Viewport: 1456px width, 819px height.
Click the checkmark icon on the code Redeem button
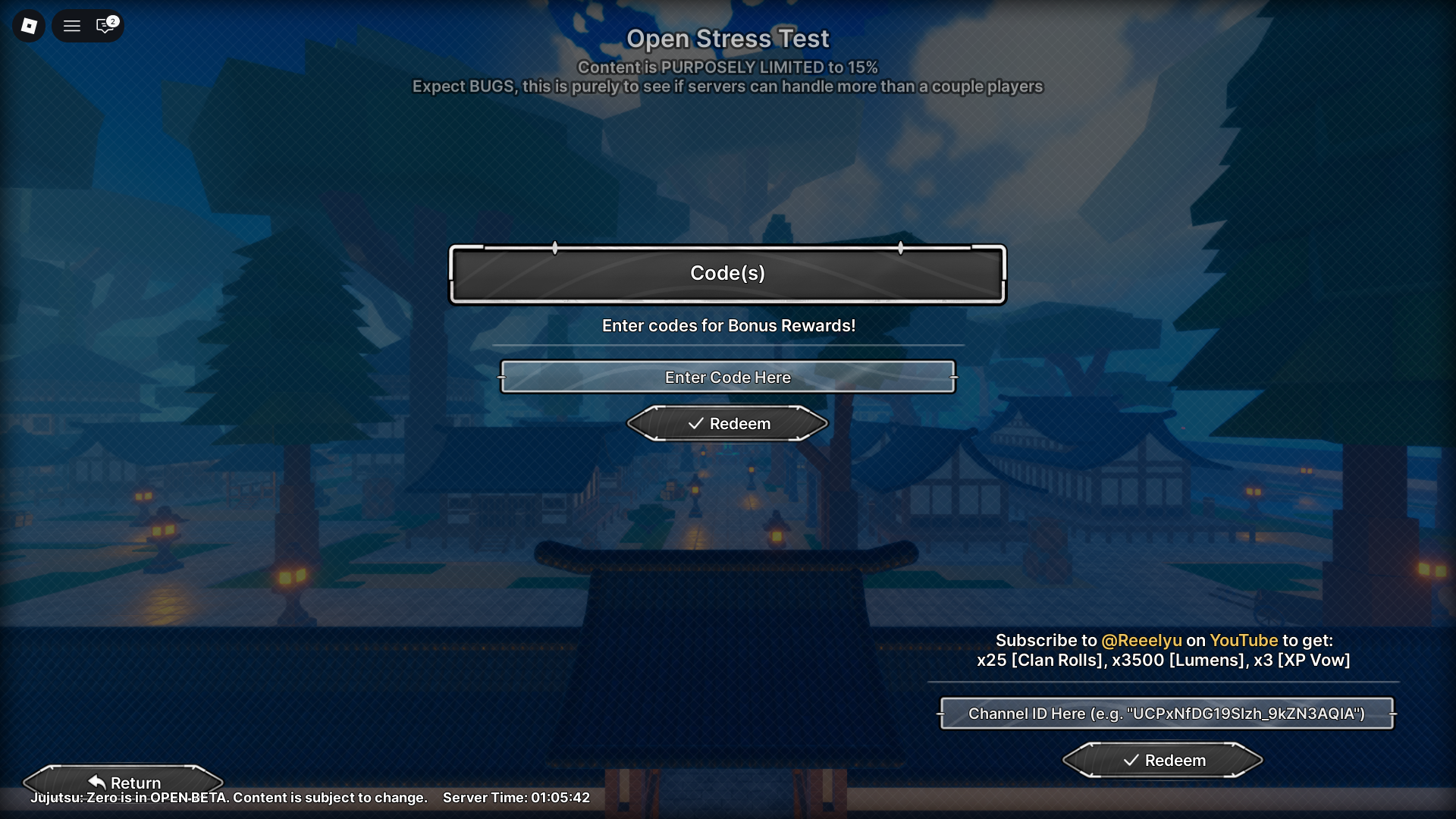point(695,424)
